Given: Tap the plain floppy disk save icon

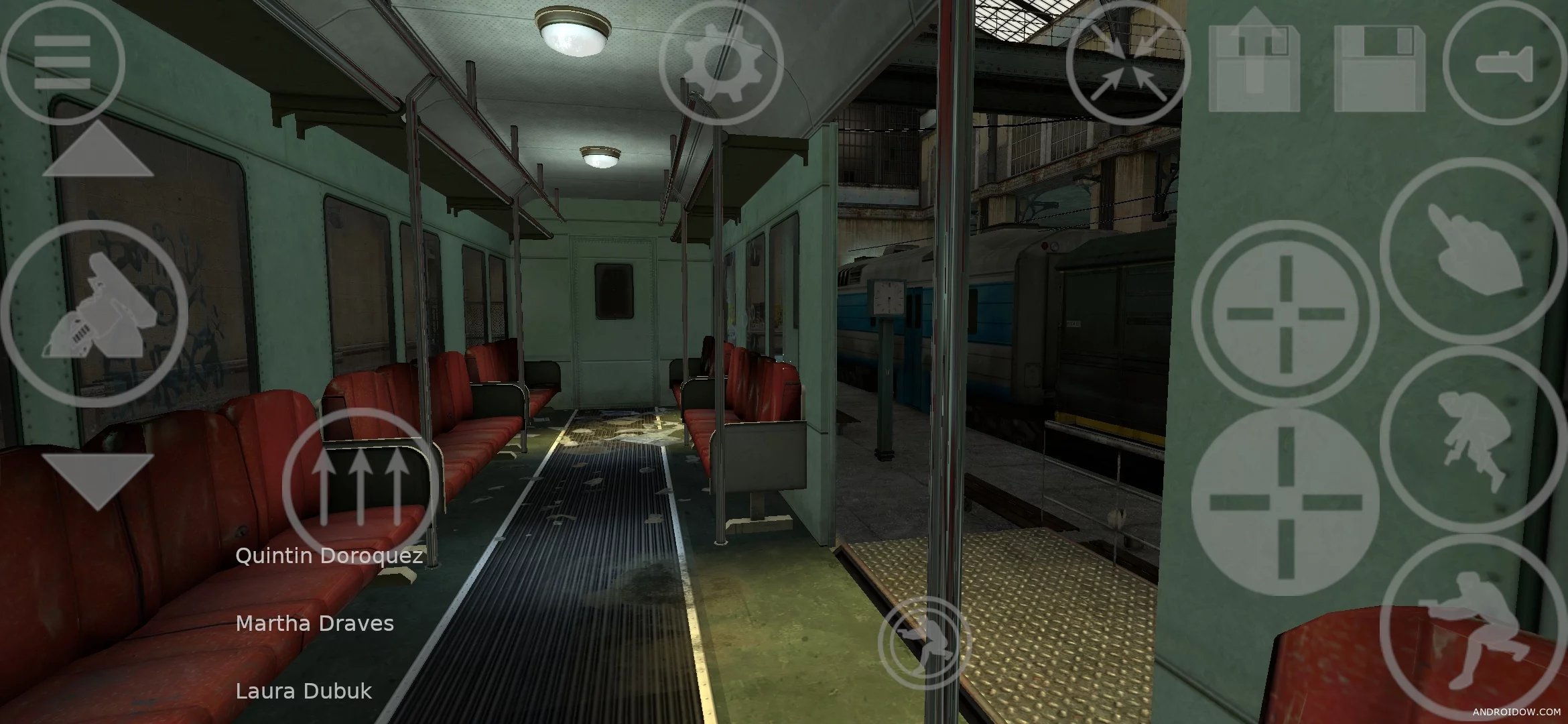Looking at the screenshot, I should (1380, 69).
